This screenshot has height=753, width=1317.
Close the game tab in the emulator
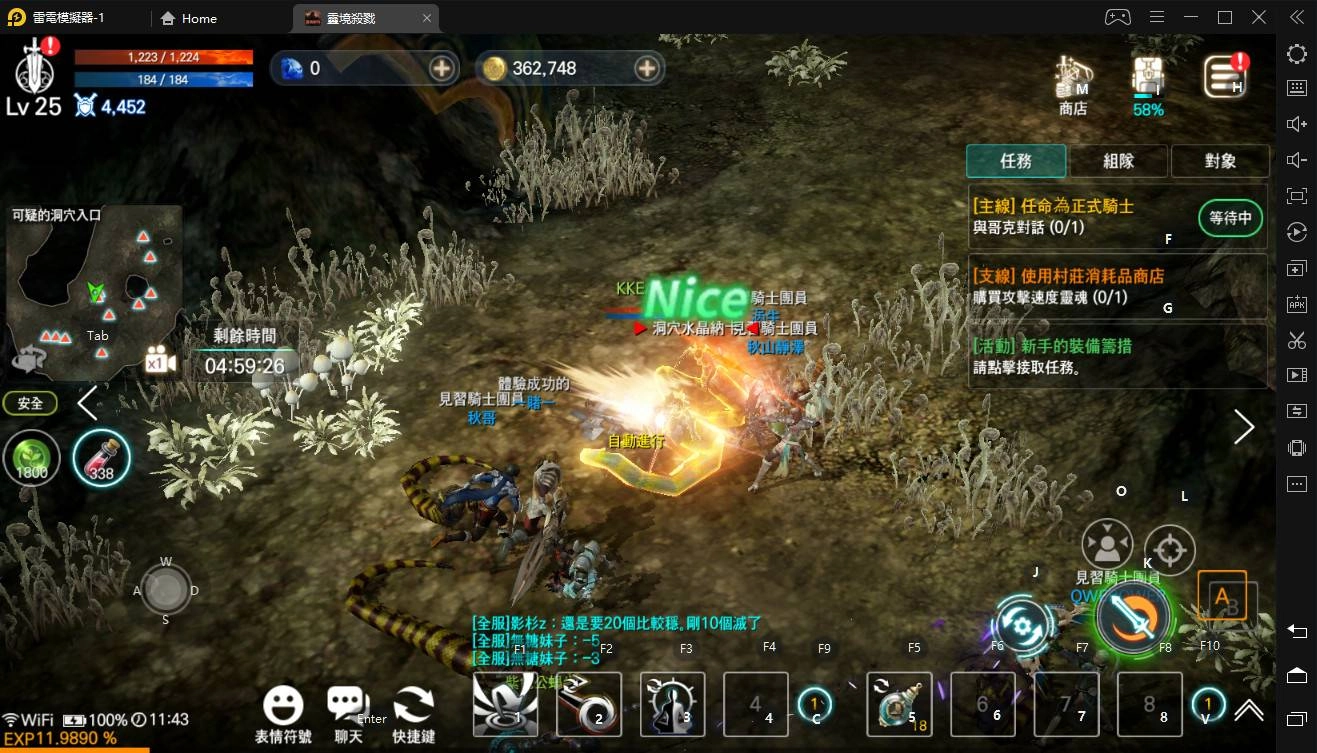click(427, 18)
